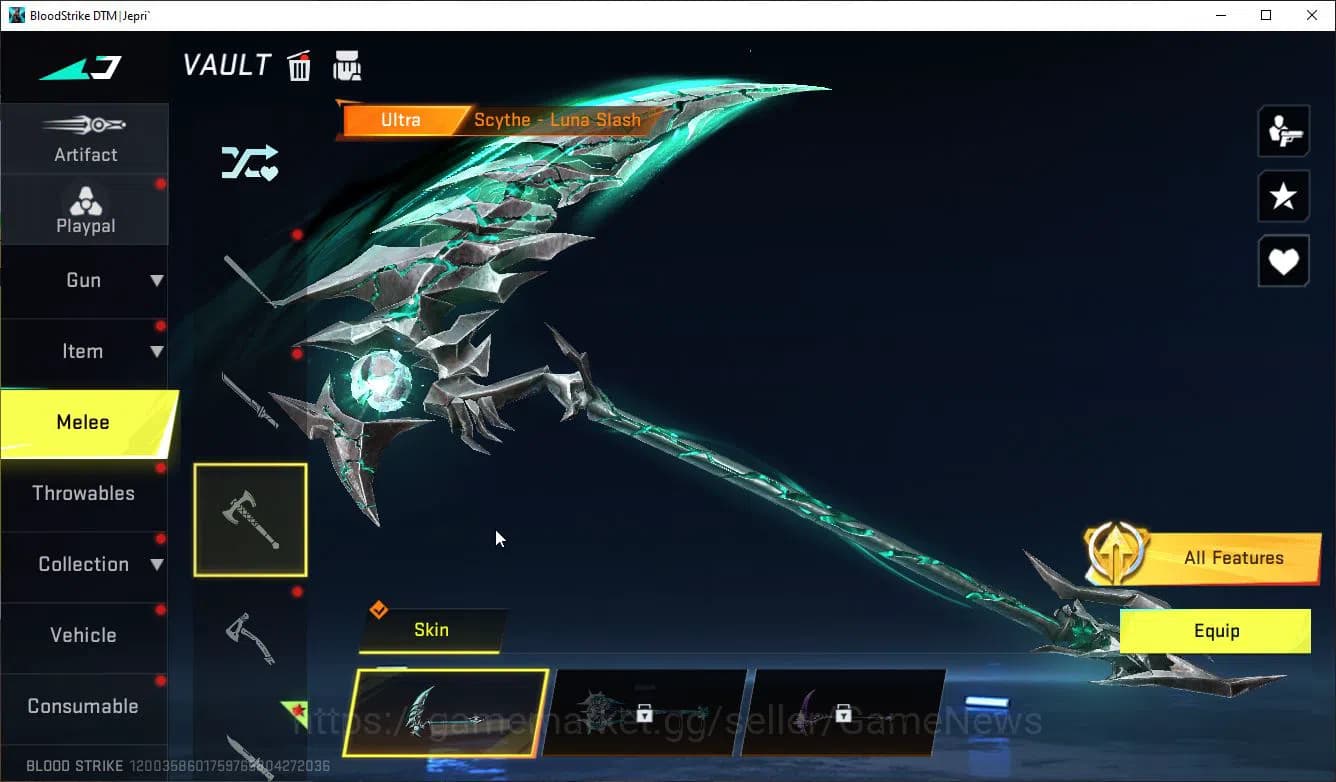1336x782 pixels.
Task: Open the Skin tab above the skin thumbnails
Action: coord(431,630)
